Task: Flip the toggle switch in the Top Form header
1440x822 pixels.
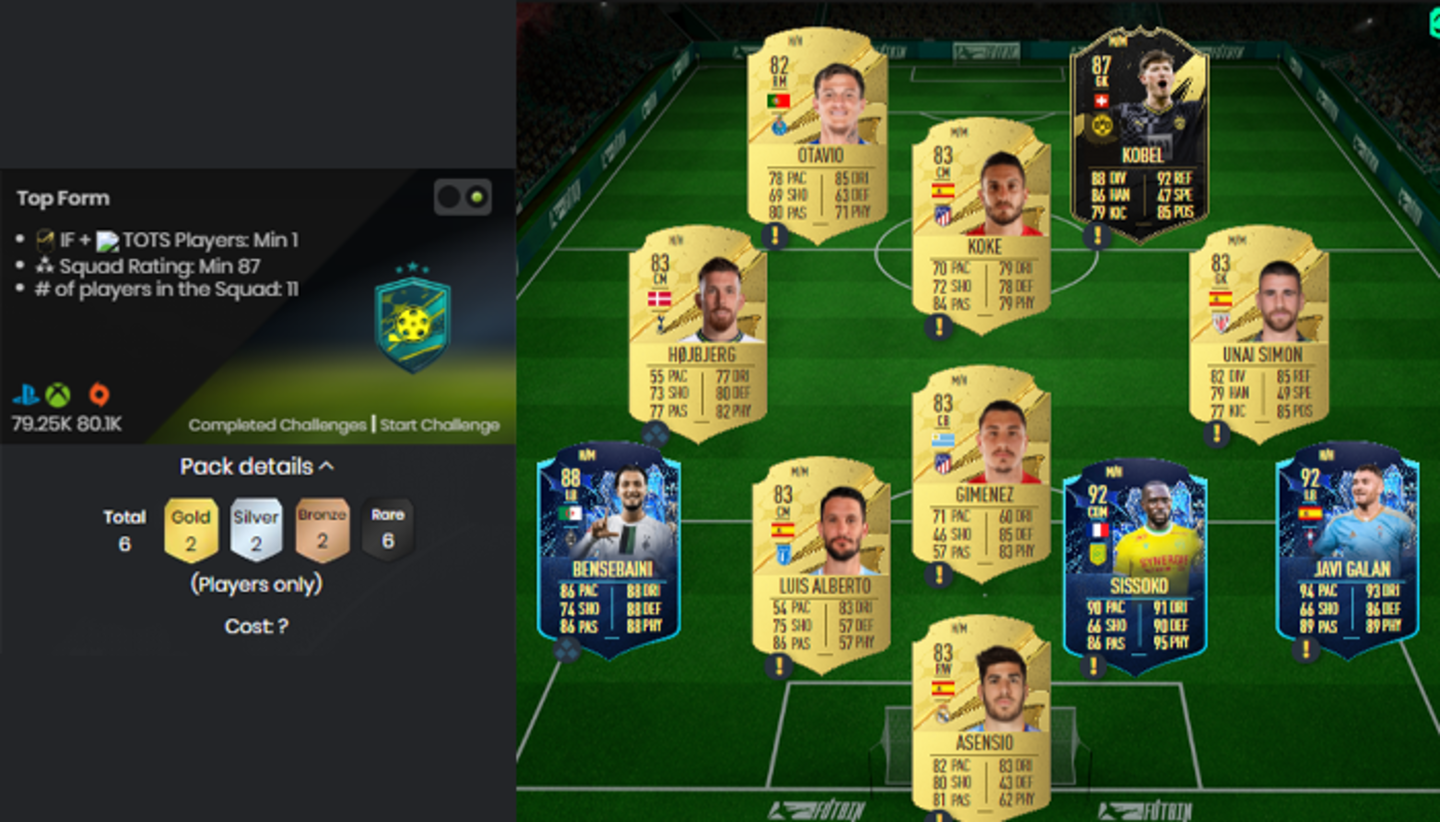Action: tap(463, 198)
